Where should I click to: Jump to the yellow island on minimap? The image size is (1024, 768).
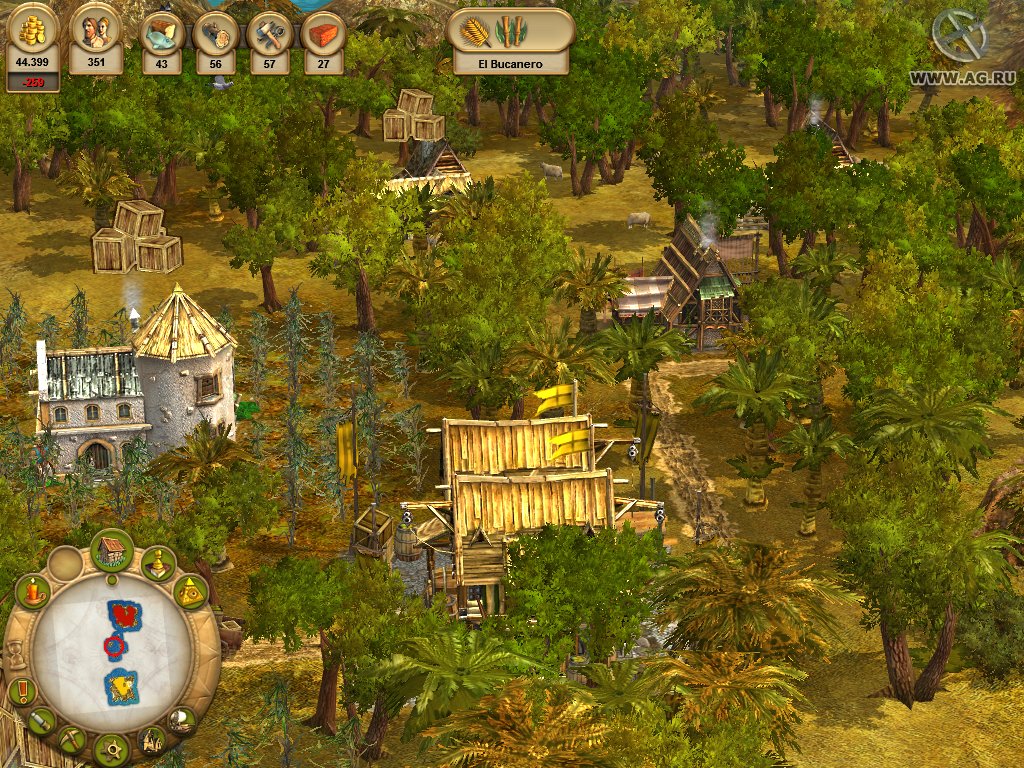coord(122,686)
